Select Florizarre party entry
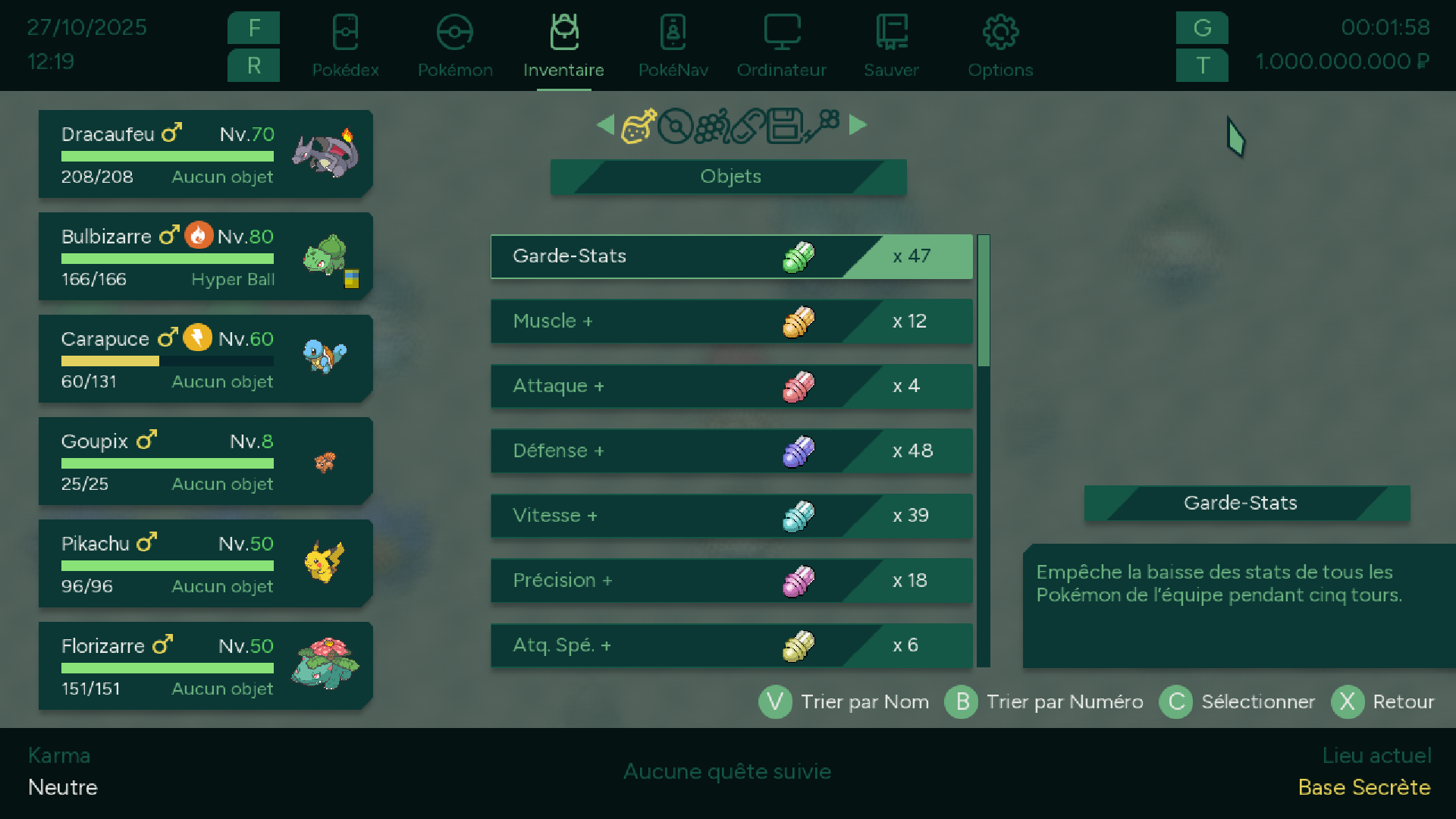Viewport: 1456px width, 819px height. 205,666
